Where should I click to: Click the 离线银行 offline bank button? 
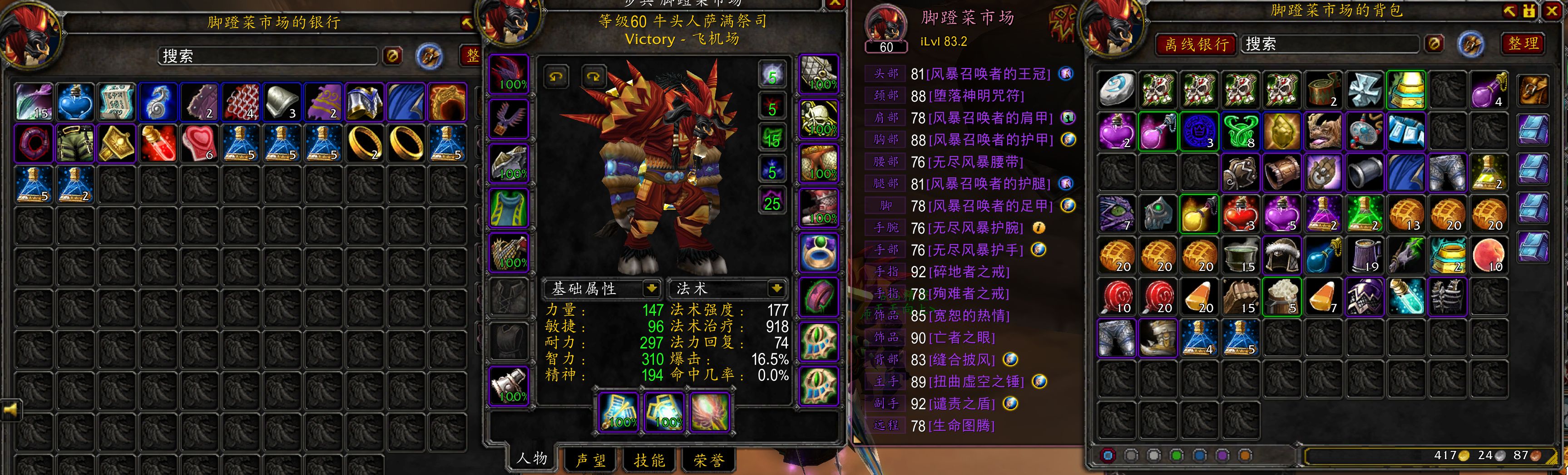[x=1196, y=44]
